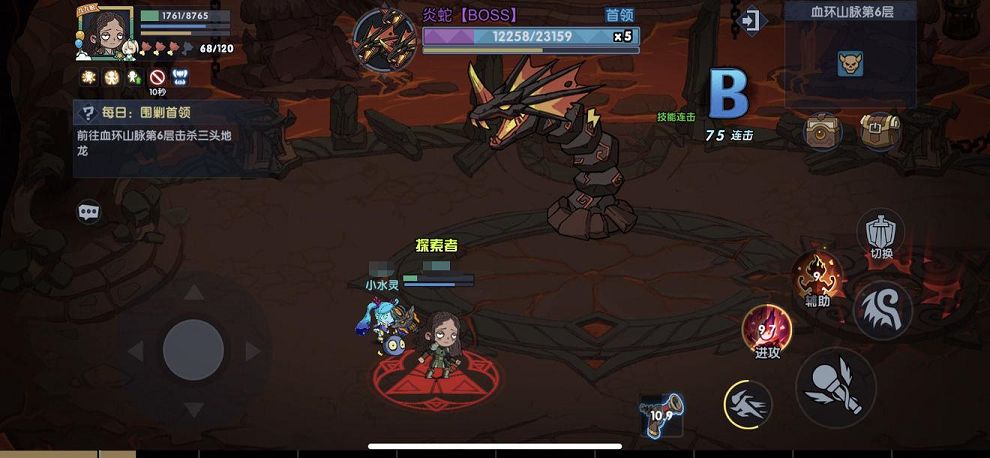Select the skull boss marker on the minimap
Screen dimensions: 990x458
pos(850,64)
